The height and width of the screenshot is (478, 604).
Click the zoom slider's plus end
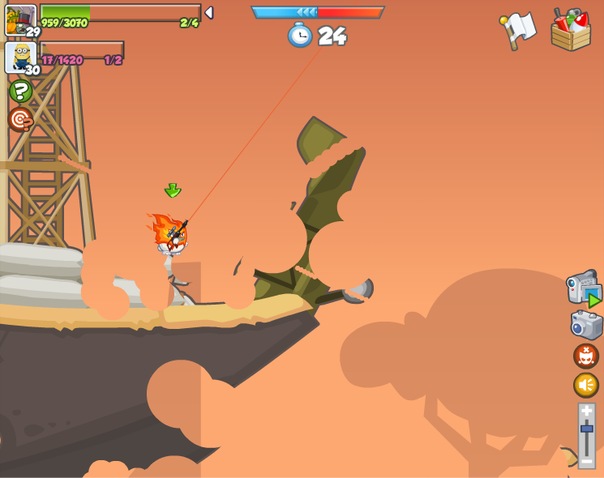pos(587,410)
